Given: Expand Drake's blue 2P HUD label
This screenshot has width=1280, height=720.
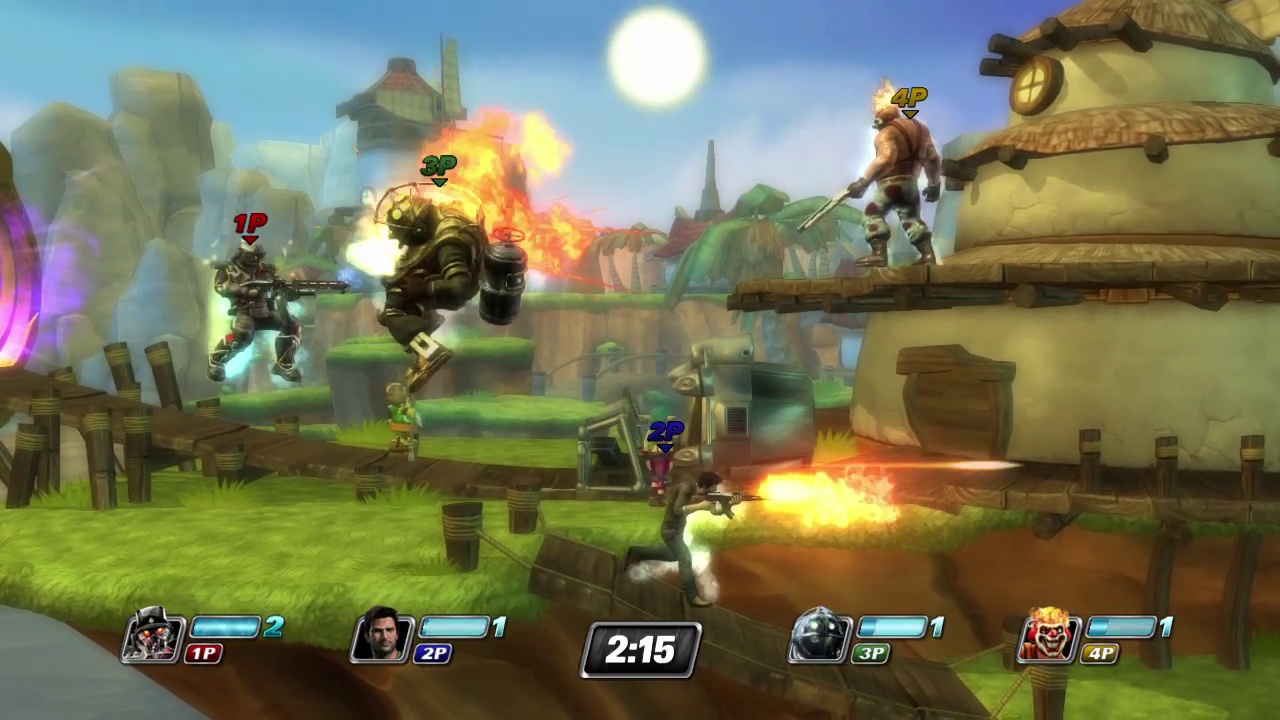Looking at the screenshot, I should (434, 654).
